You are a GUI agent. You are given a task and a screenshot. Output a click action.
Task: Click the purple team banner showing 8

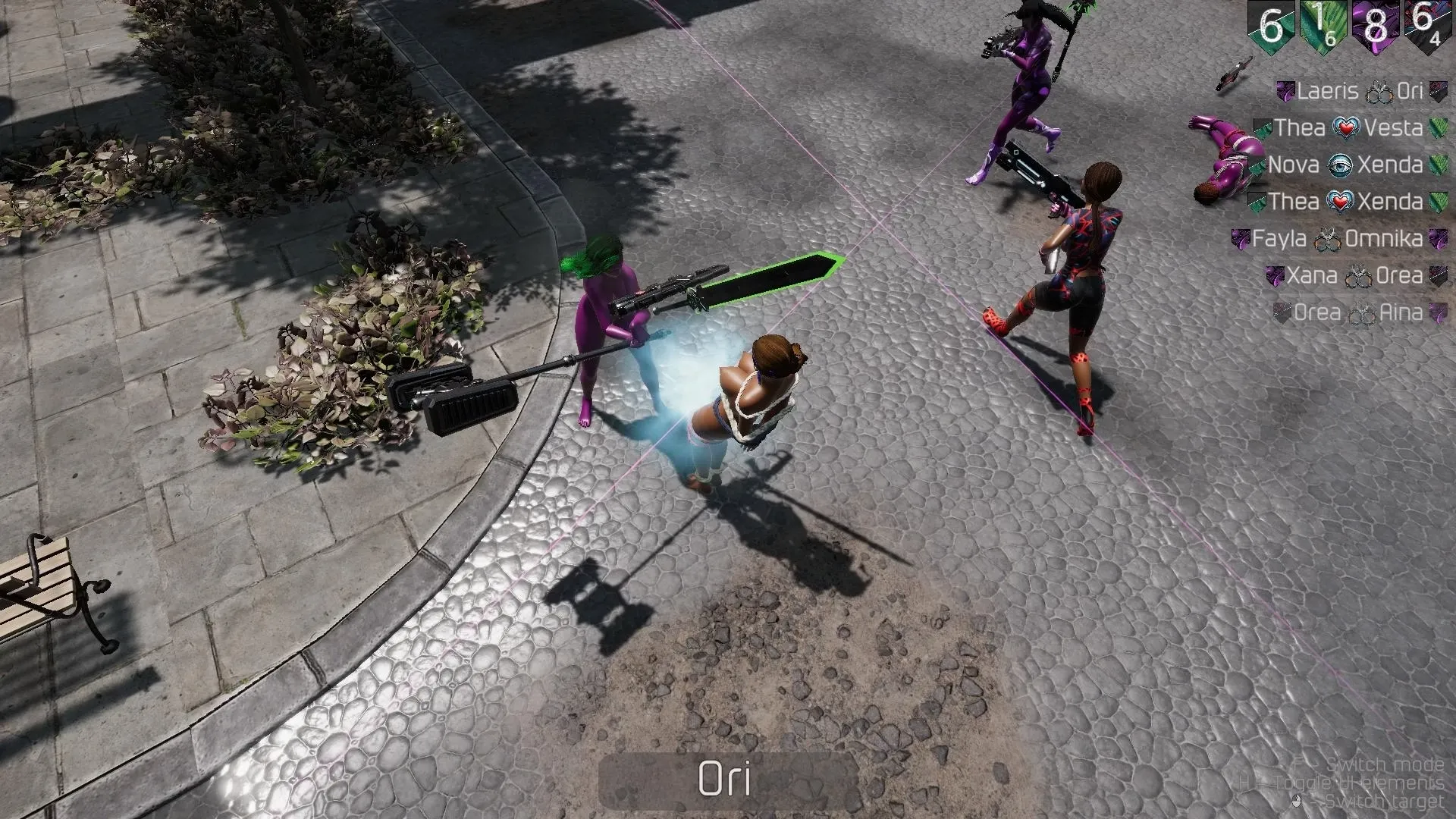(x=1375, y=27)
